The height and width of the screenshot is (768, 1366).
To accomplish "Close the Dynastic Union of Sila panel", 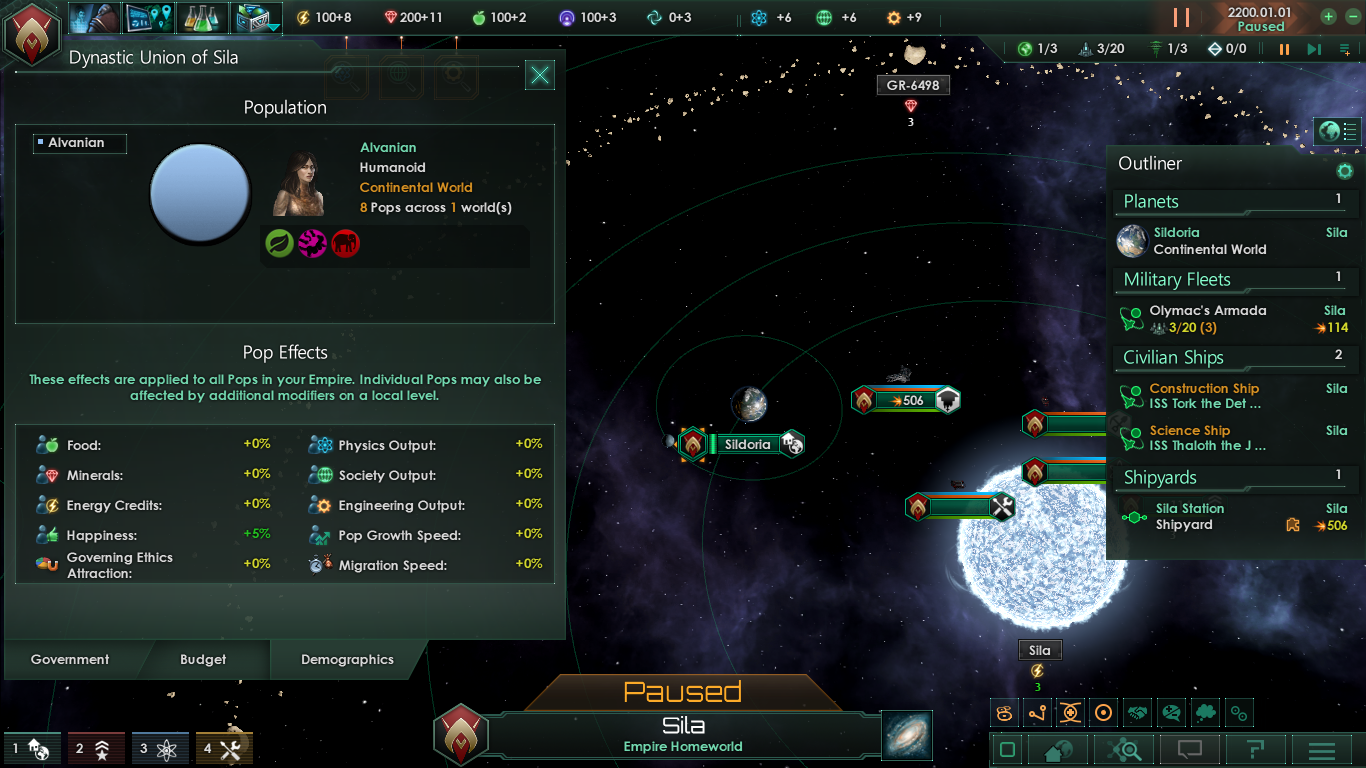I will (x=540, y=75).
